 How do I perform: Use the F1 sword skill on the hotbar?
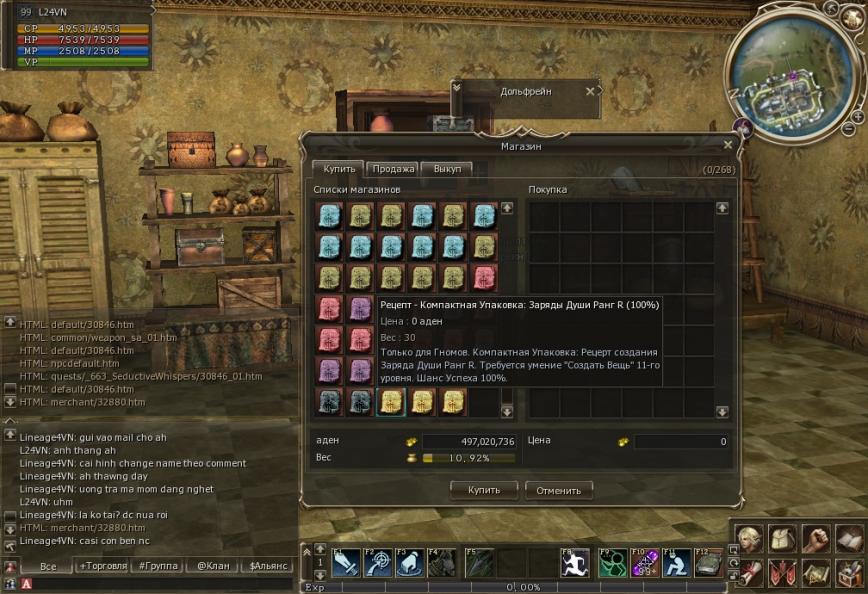coord(346,564)
